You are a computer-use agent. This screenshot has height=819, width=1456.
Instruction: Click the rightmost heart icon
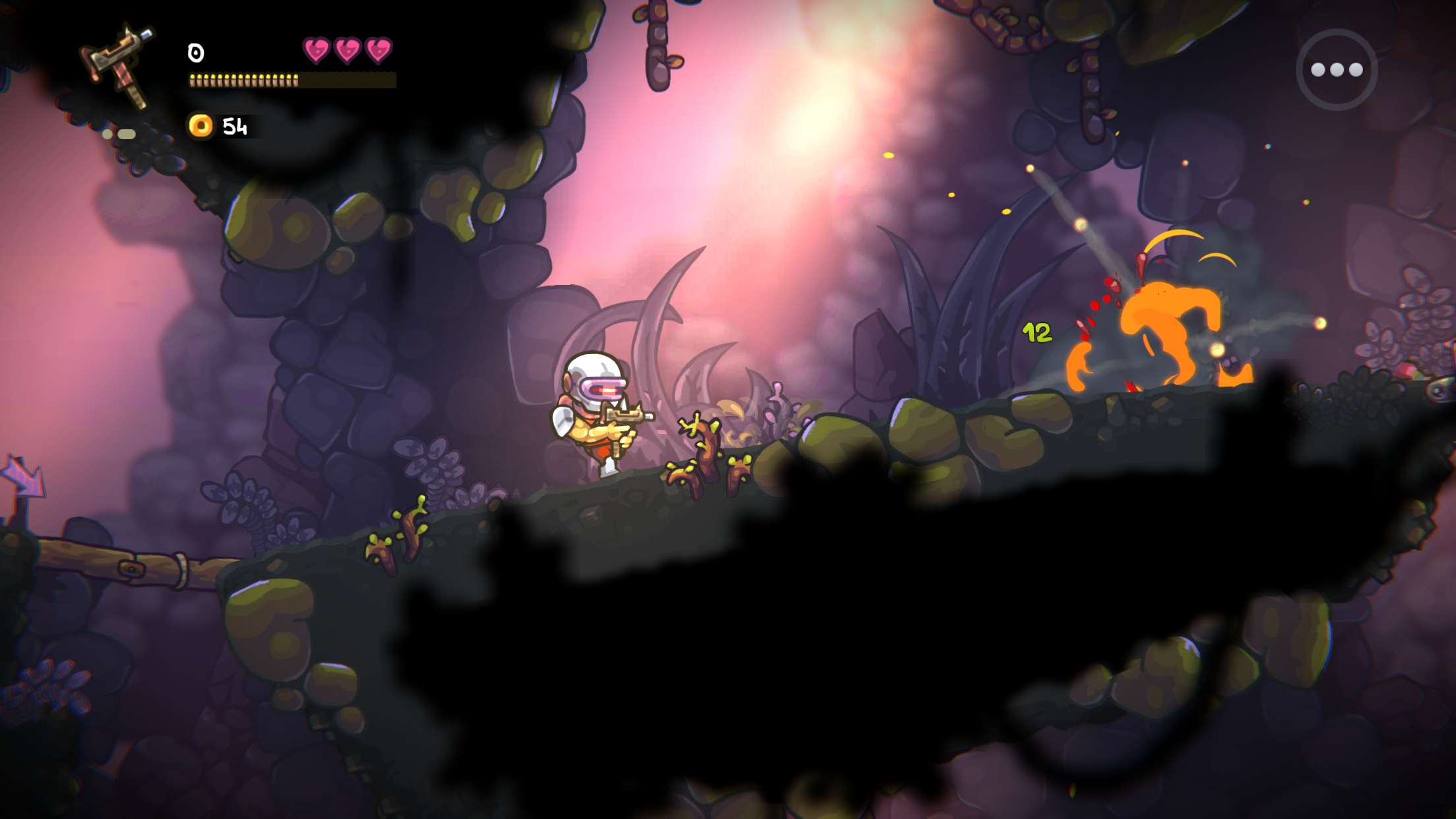pyautogui.click(x=379, y=51)
